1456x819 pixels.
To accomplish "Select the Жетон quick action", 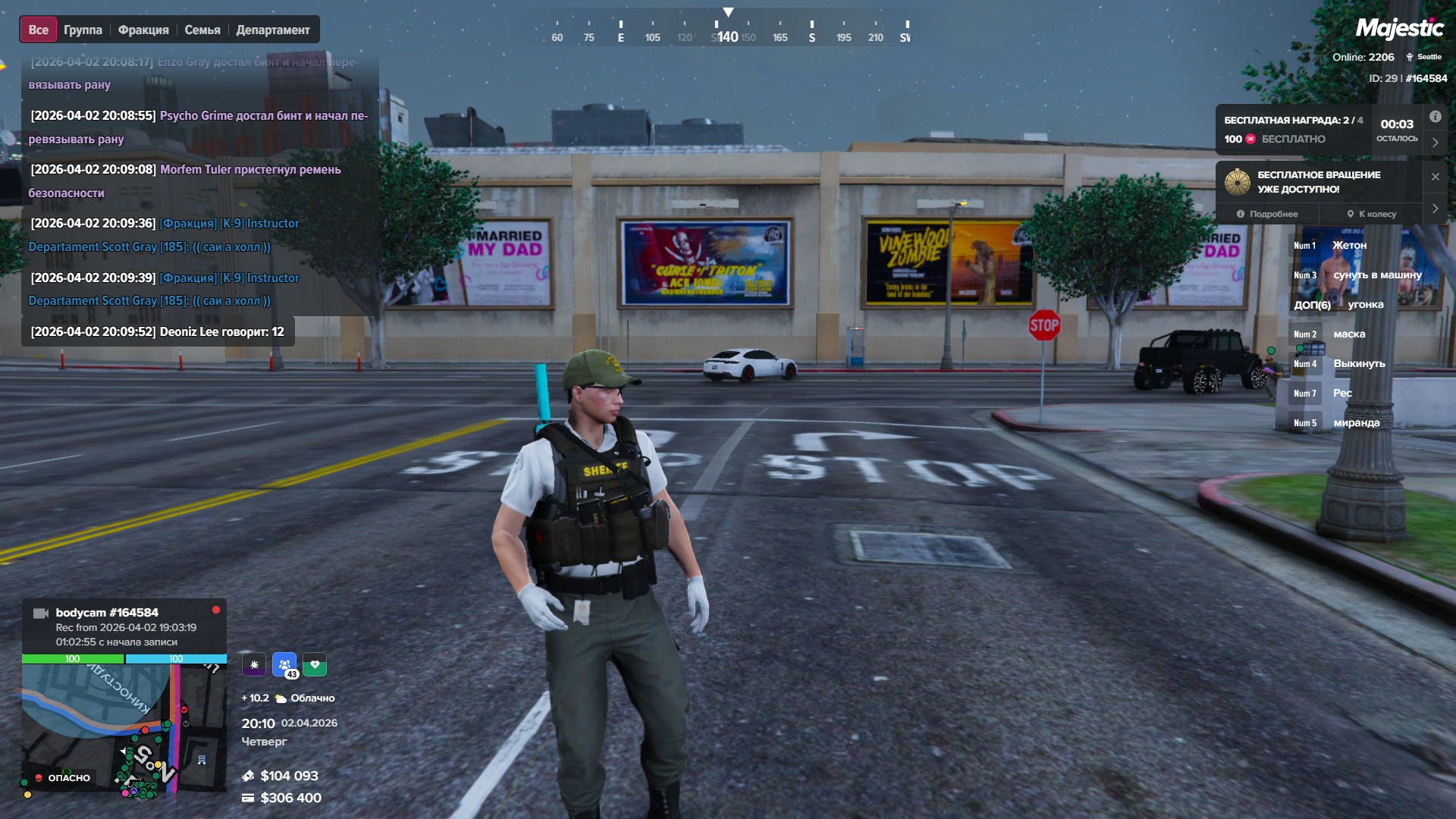I will tap(1349, 246).
